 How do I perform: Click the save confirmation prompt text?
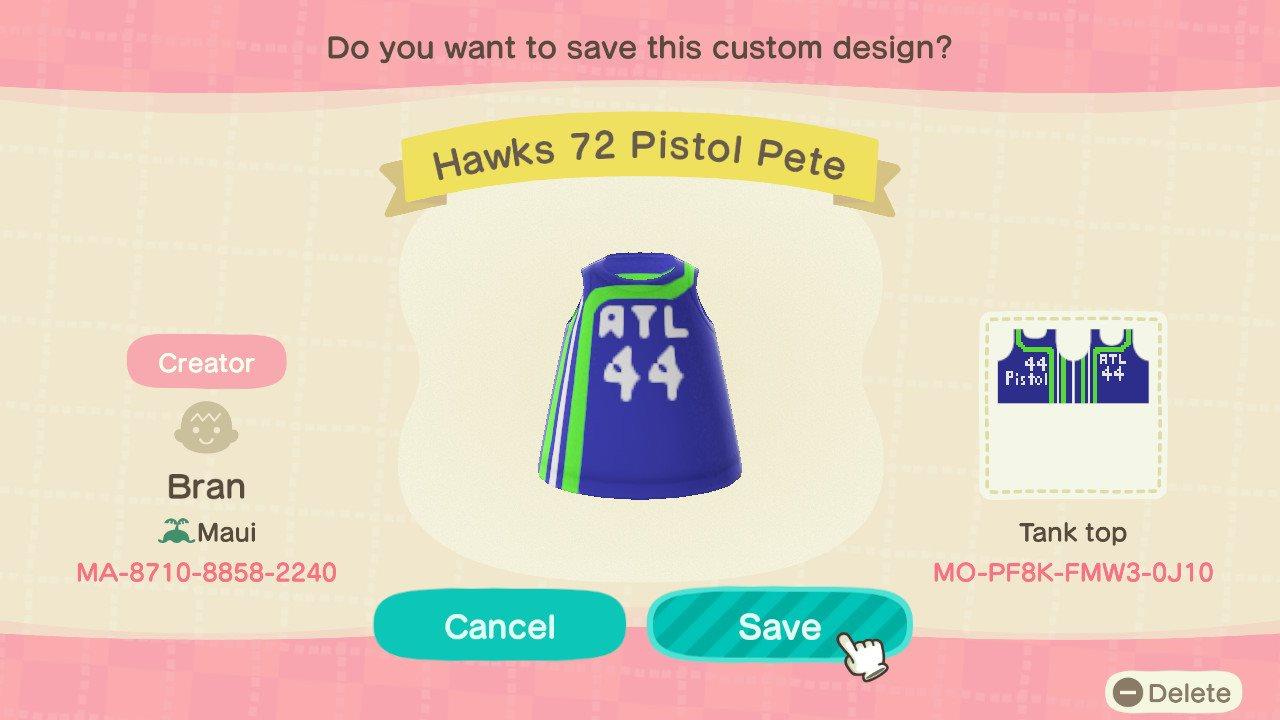(x=640, y=47)
